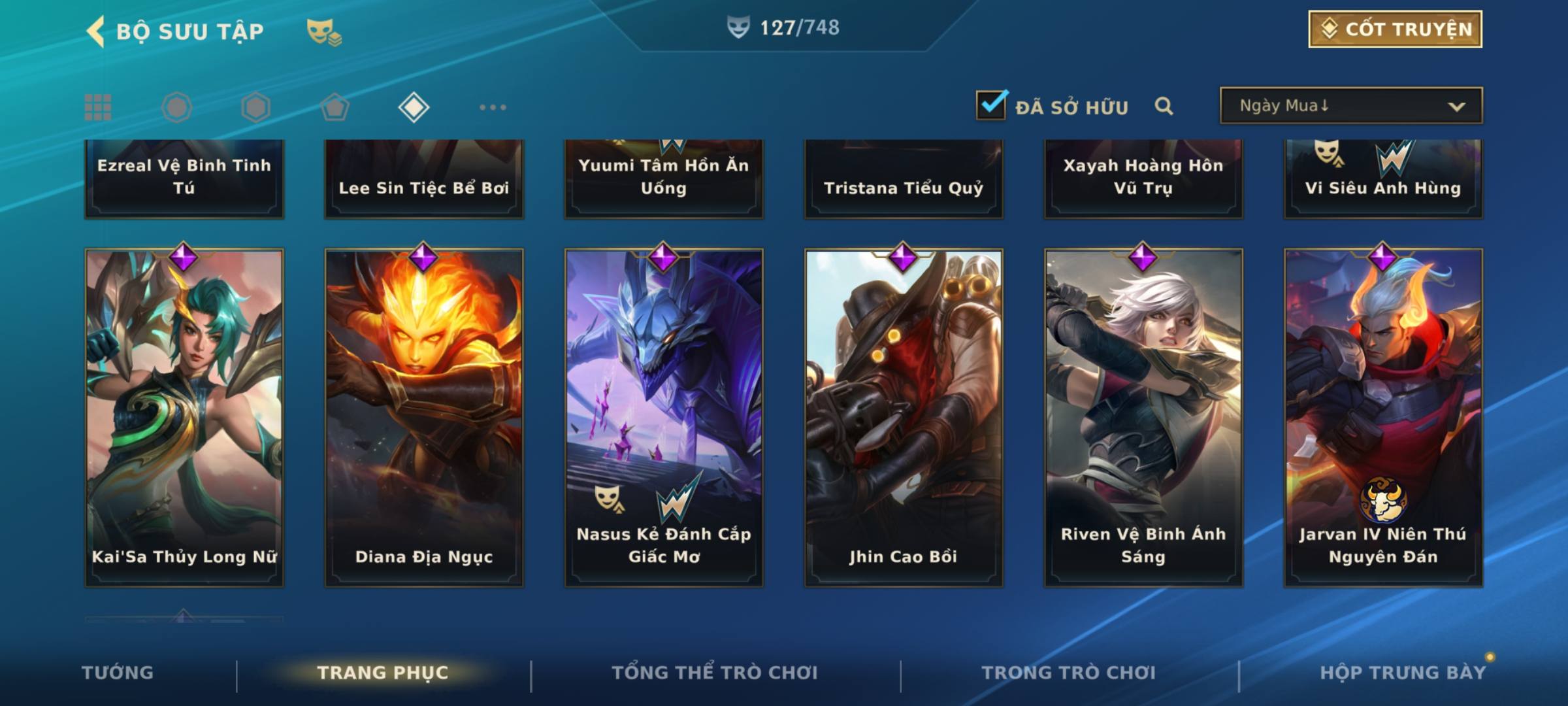Viewport: 1568px width, 706px height.
Task: Pick the Riven Vệ Binh Ánh Sáng skin
Action: pyautogui.click(x=1143, y=417)
